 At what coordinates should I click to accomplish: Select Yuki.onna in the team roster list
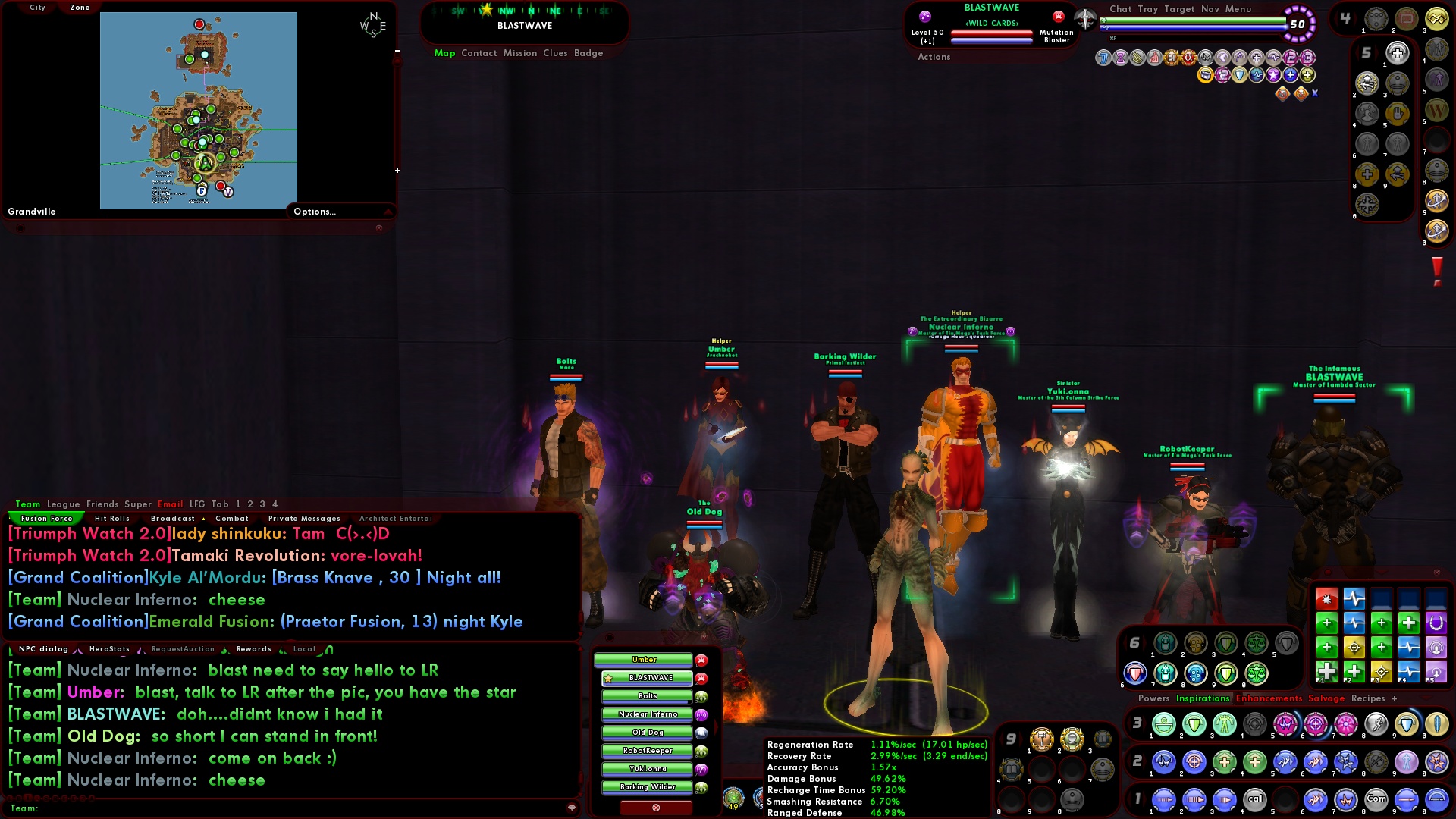click(x=648, y=768)
